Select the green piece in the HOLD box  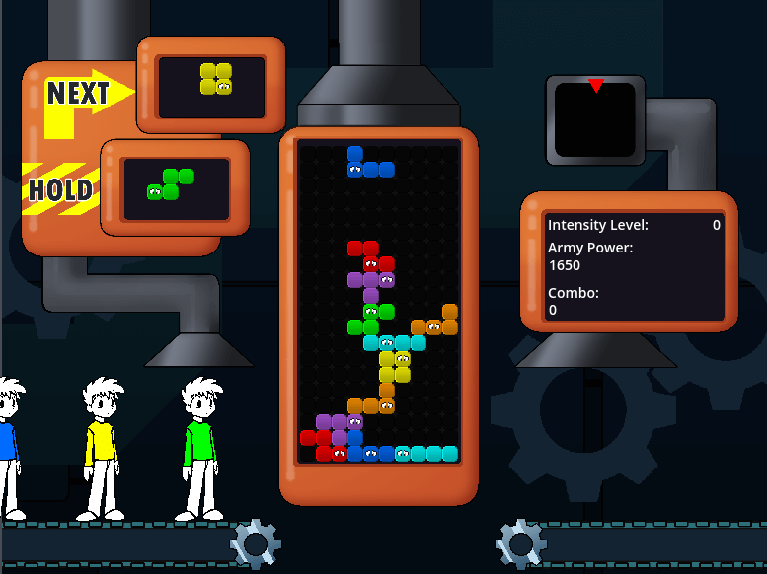170,184
